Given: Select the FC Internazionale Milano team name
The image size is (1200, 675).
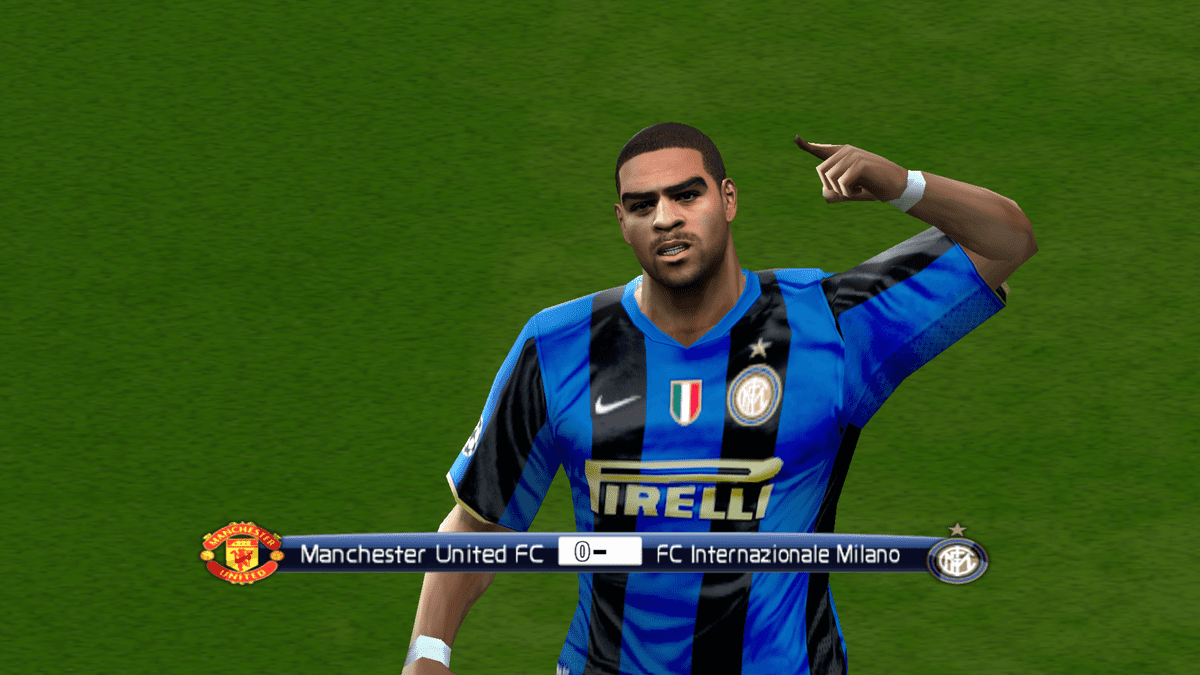Looking at the screenshot, I should 779,554.
